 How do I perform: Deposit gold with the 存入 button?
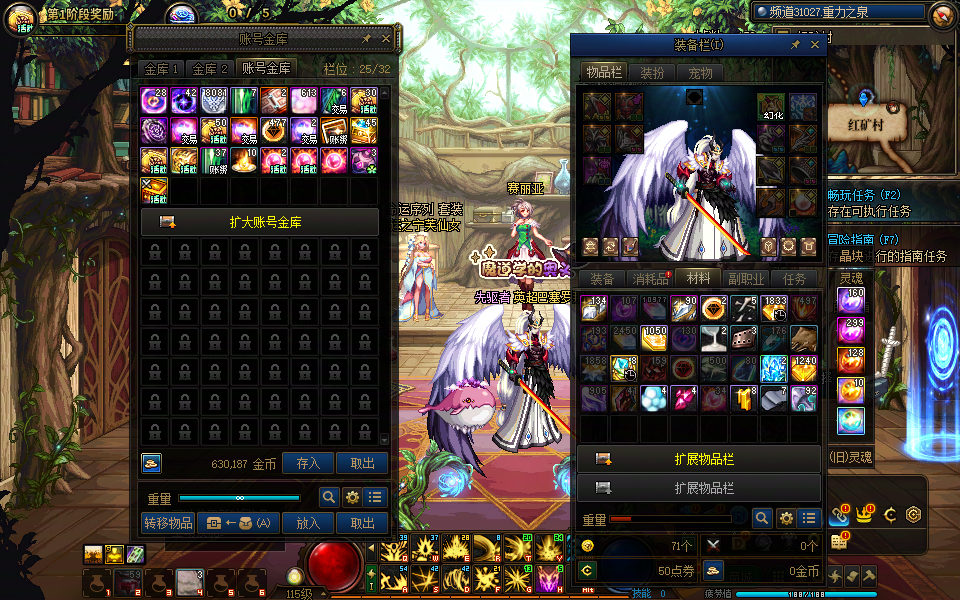(x=308, y=463)
